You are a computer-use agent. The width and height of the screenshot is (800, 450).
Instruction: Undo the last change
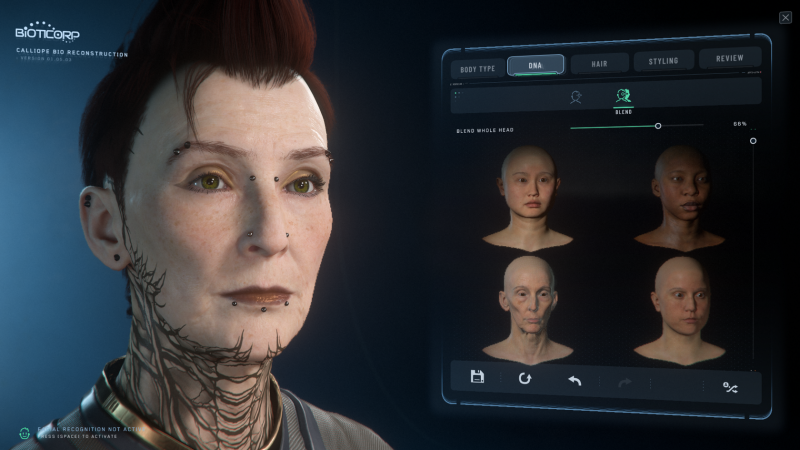point(574,380)
